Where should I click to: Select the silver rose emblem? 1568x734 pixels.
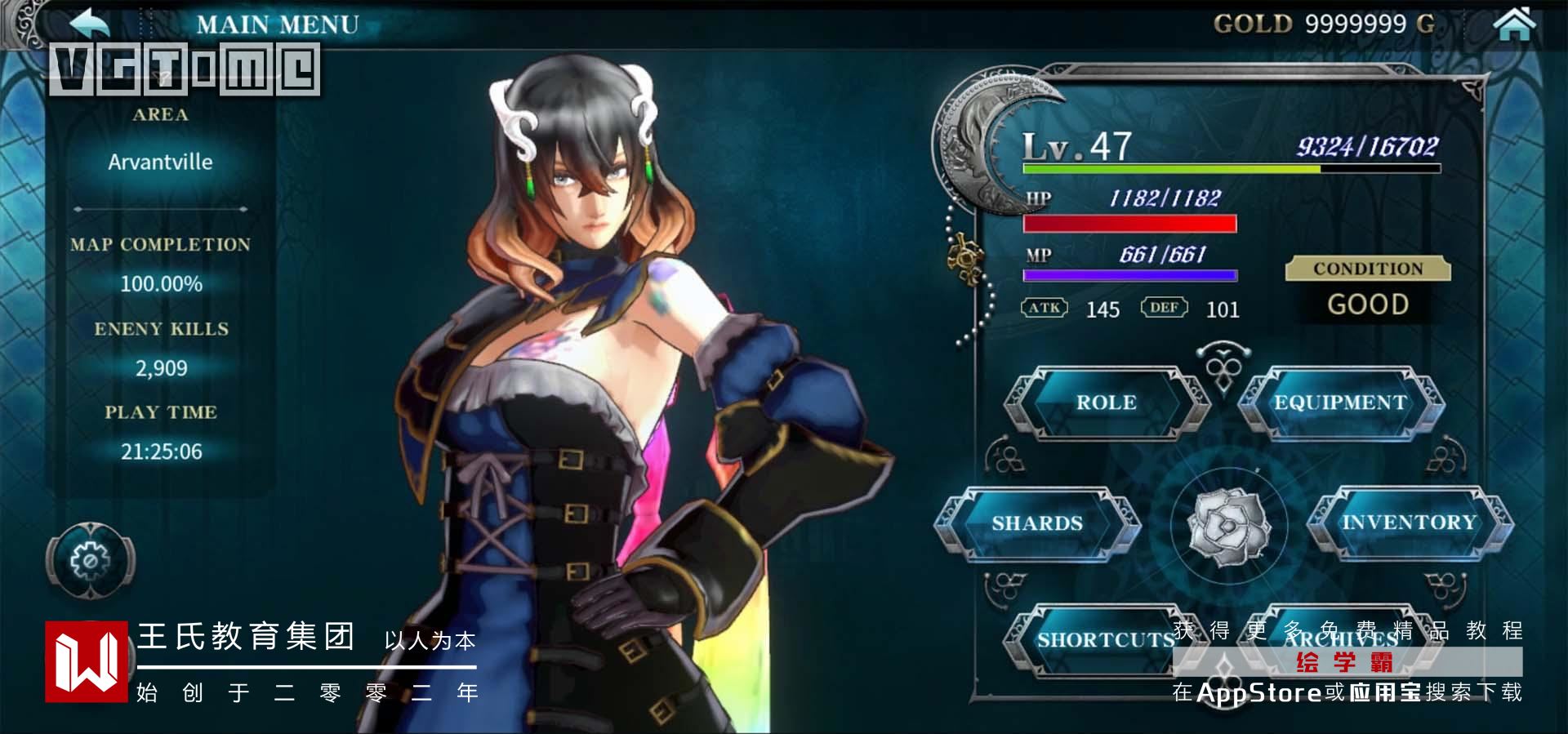click(1227, 527)
